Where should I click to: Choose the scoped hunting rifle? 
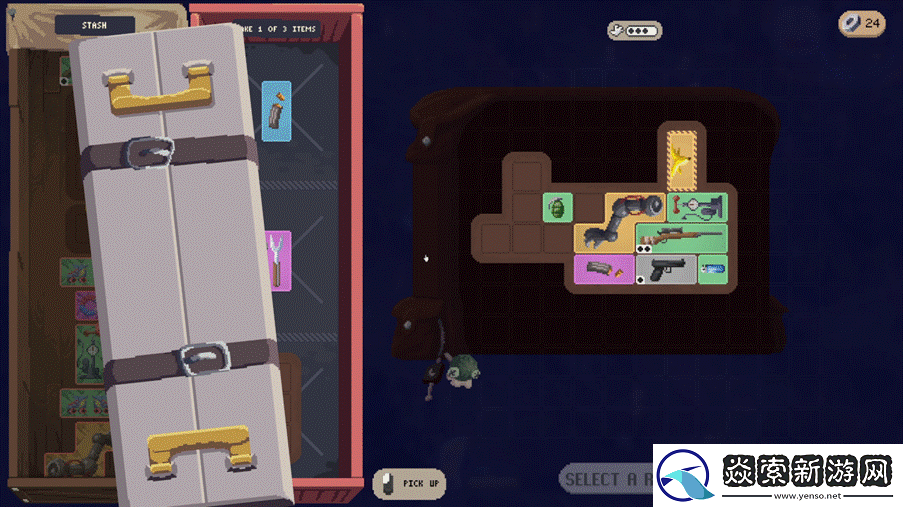(680, 238)
